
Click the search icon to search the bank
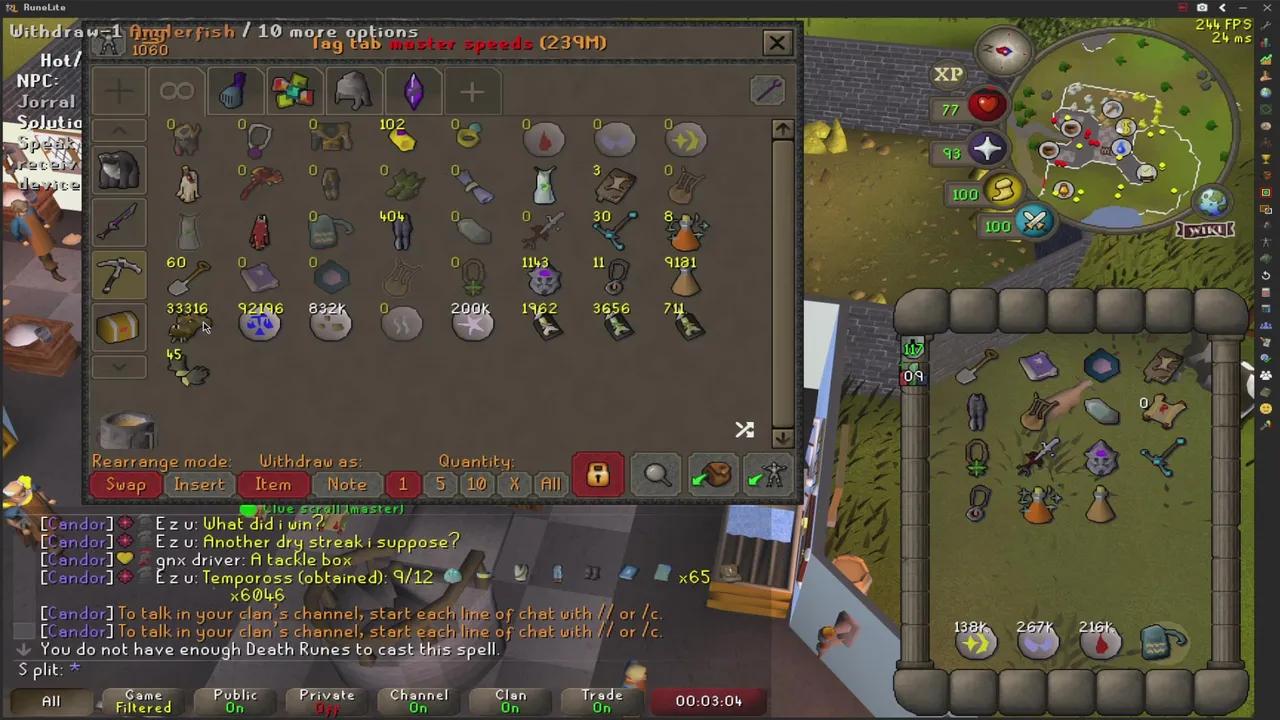[x=656, y=476]
